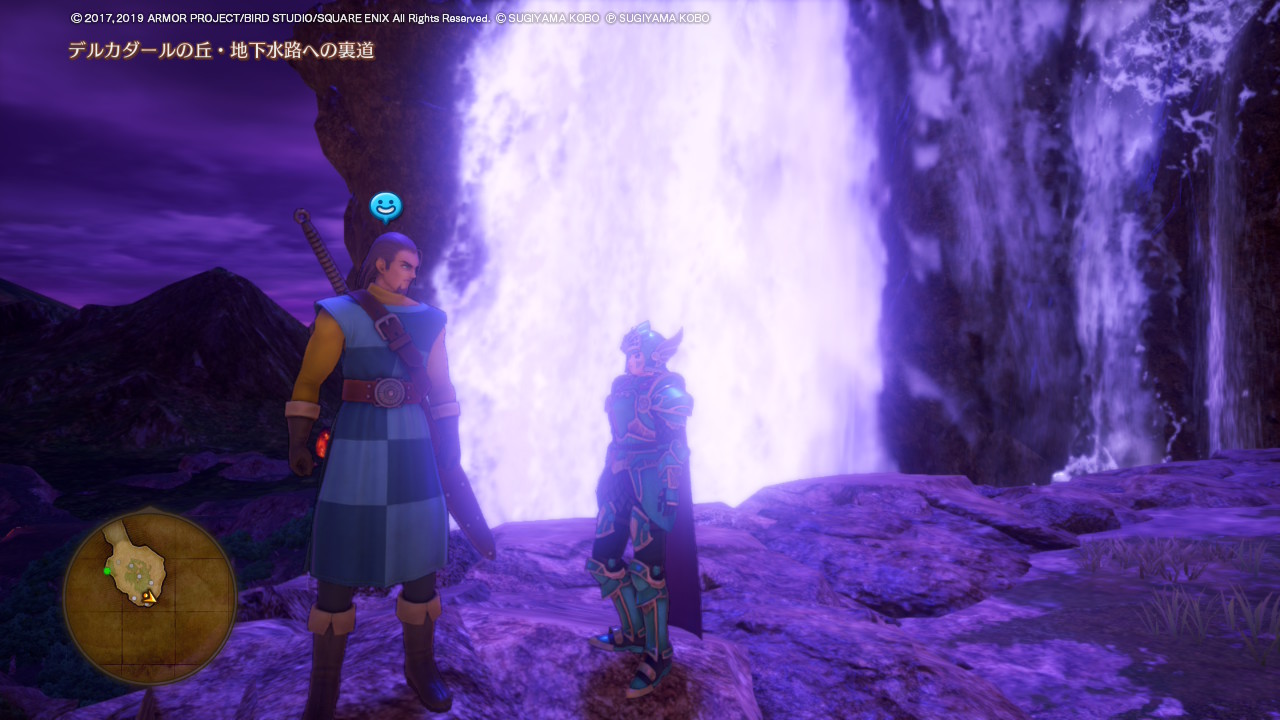The width and height of the screenshot is (1280, 720).
Task: Open the circular minimap
Action: [x=149, y=598]
